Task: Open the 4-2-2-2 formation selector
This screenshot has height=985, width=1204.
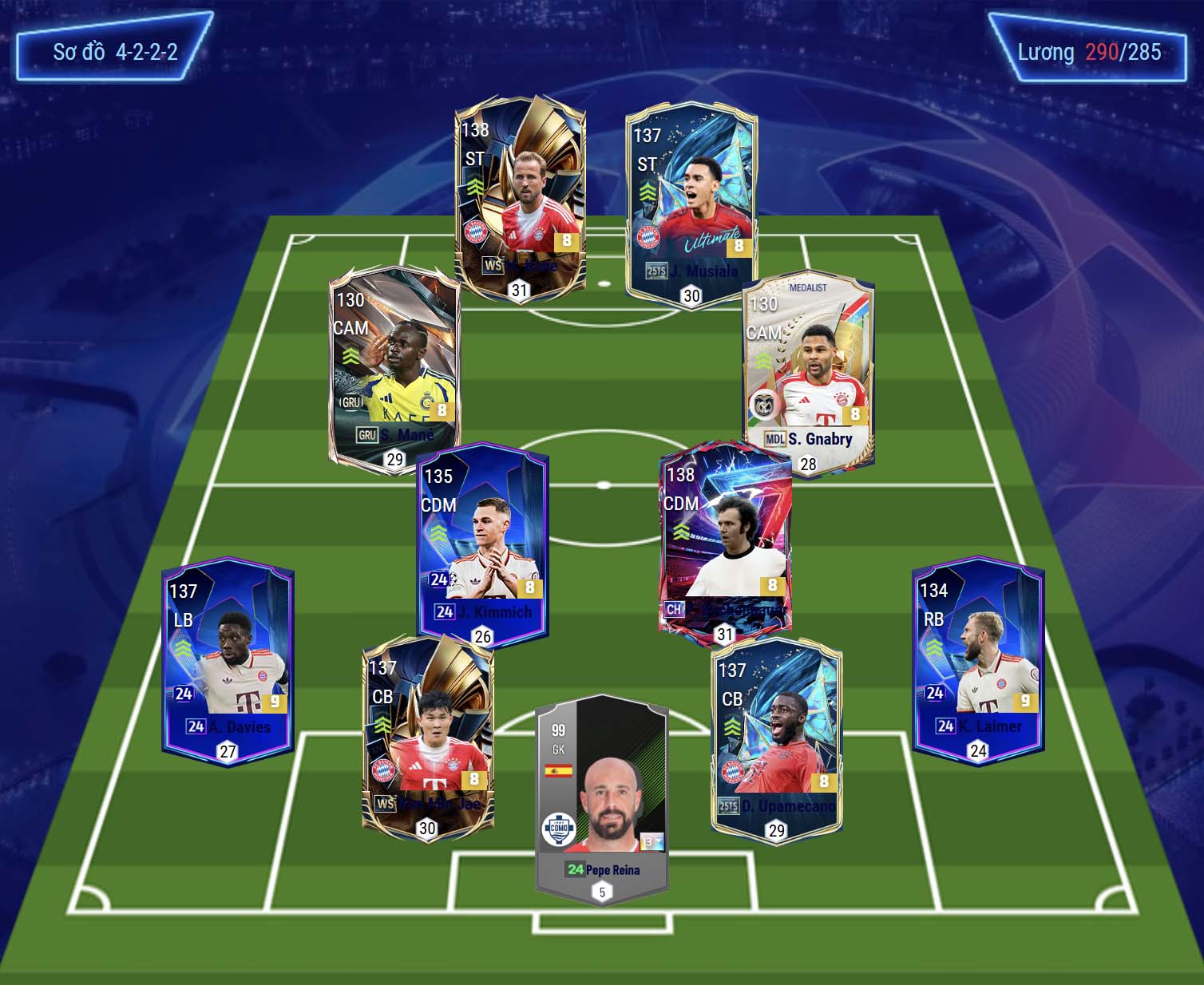Action: (x=115, y=53)
